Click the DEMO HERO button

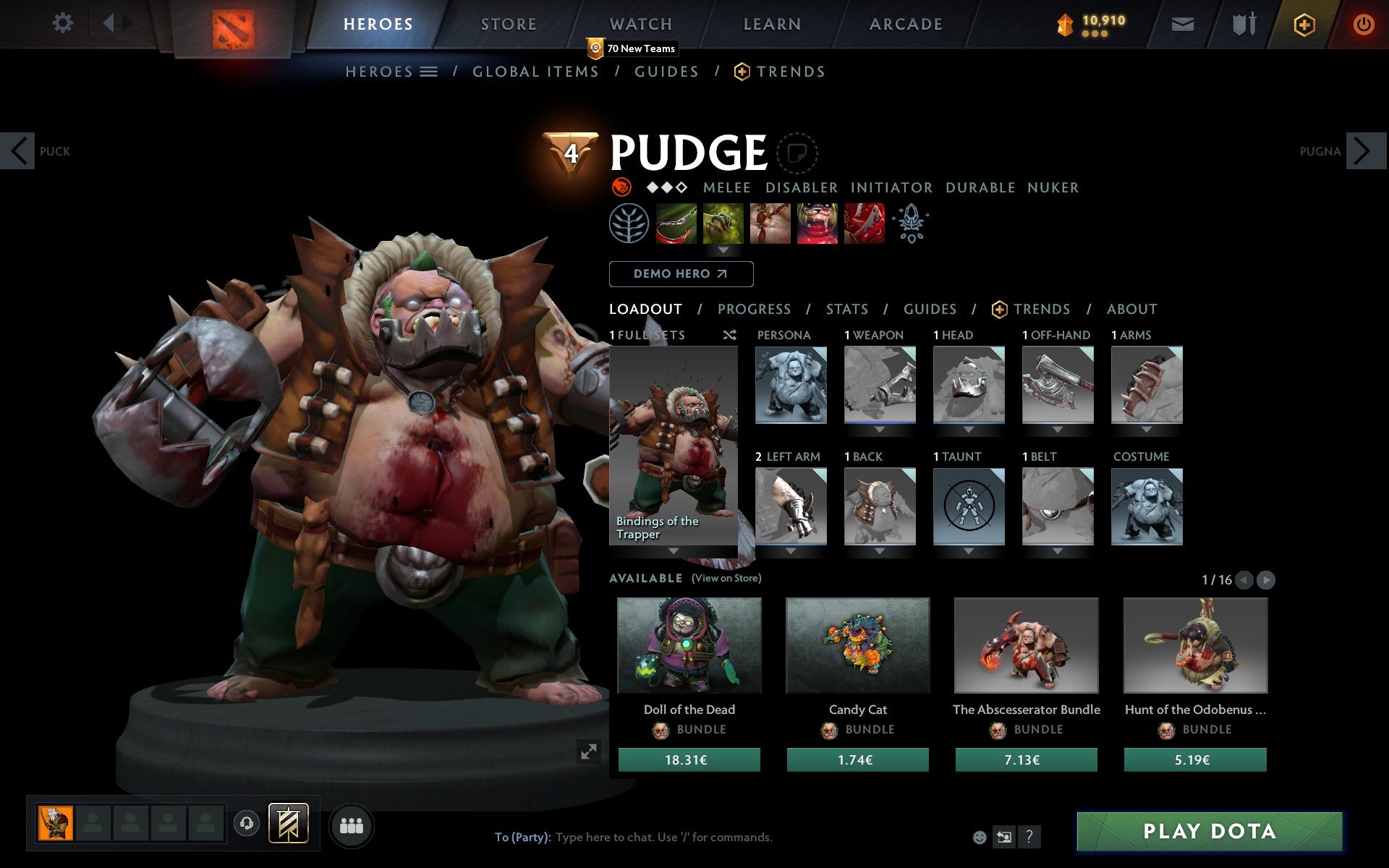tap(681, 274)
